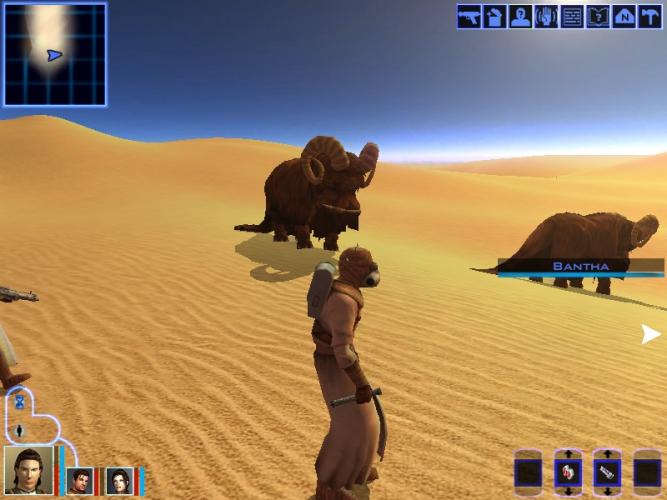The height and width of the screenshot is (500, 667).
Task: Open the Abilities raised-hand icon
Action: pos(546,17)
